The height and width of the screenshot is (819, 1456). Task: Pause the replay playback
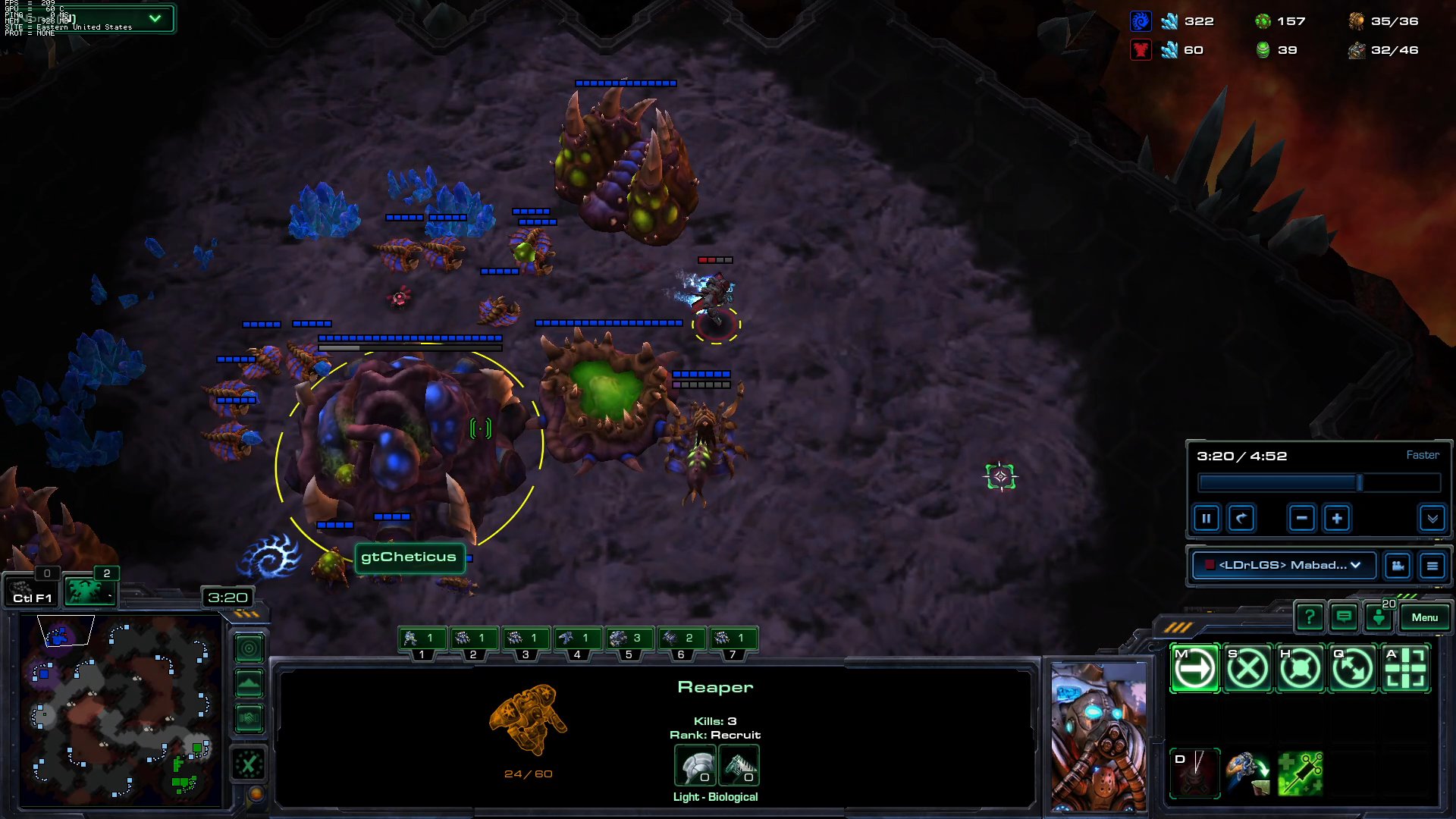pos(1207,518)
